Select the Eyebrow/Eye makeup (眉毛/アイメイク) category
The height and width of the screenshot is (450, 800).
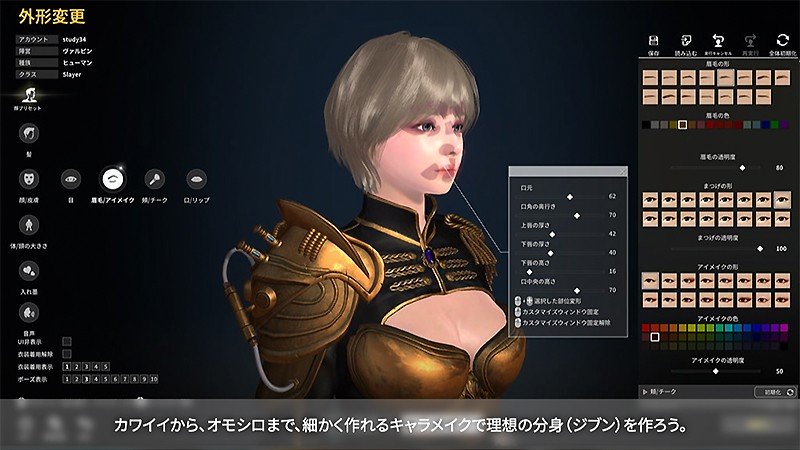113,179
